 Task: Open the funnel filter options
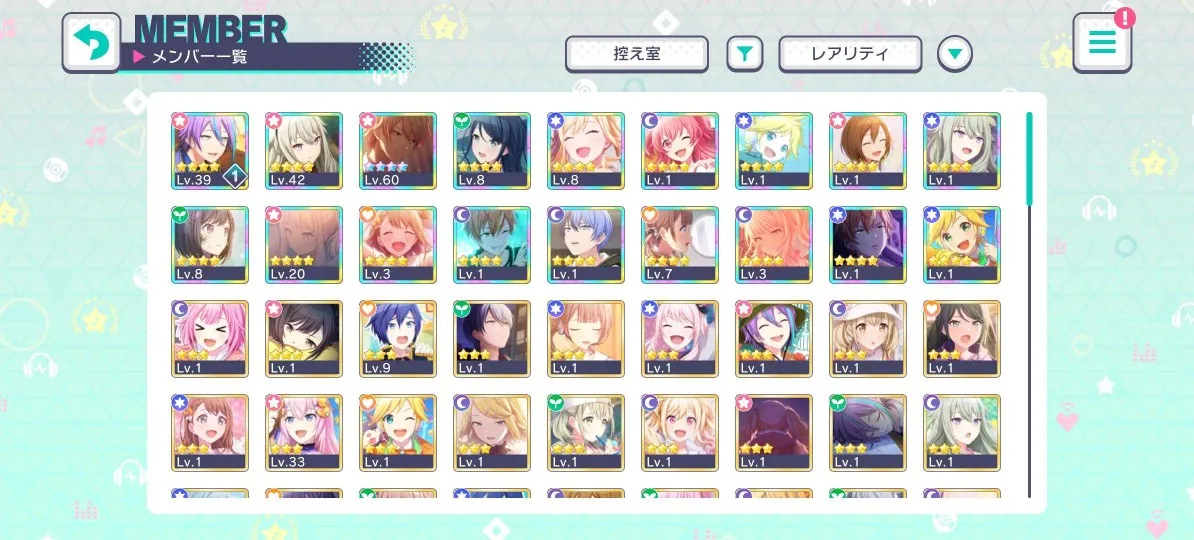[743, 54]
